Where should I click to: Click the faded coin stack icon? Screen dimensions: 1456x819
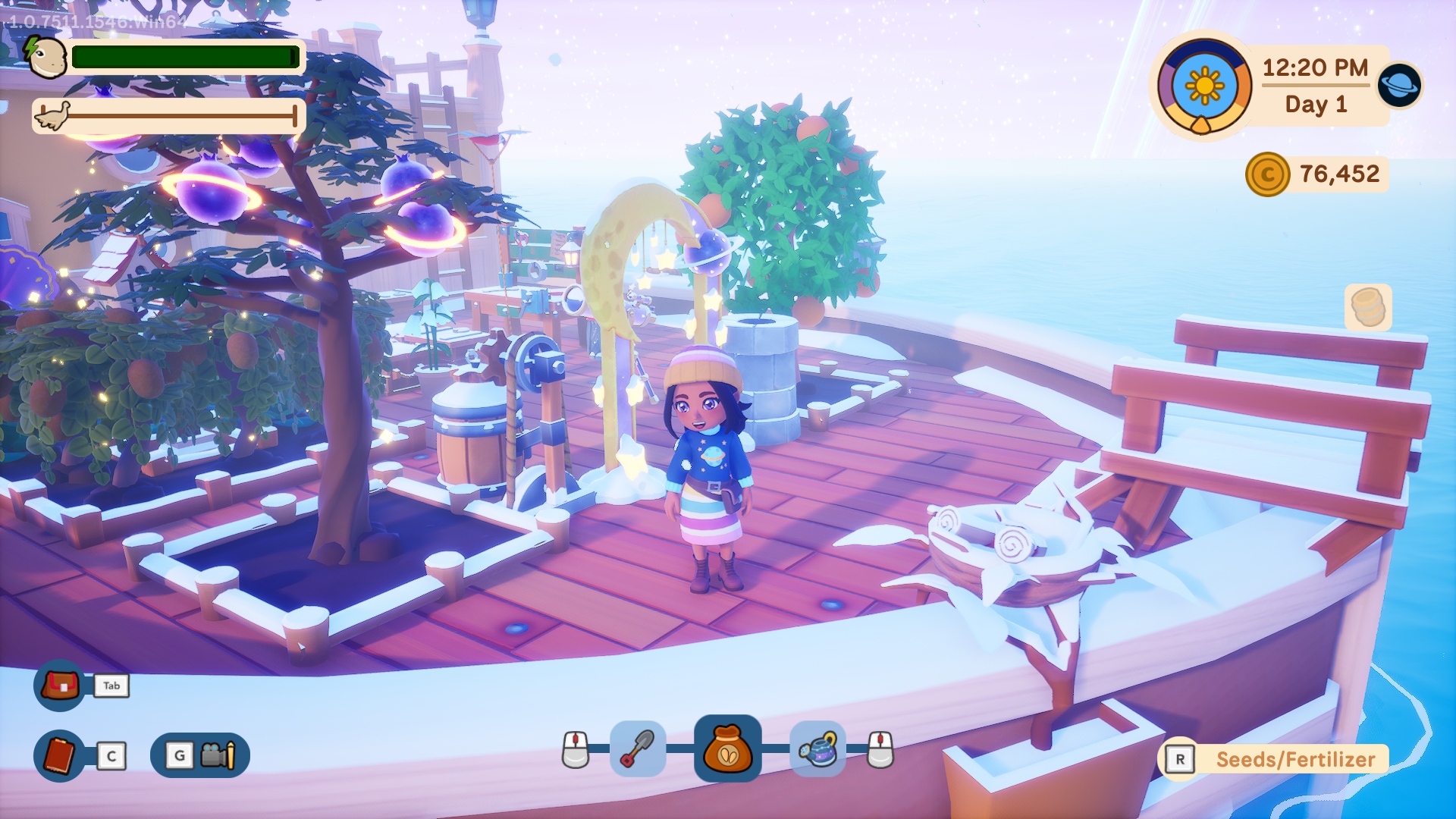point(1368,307)
